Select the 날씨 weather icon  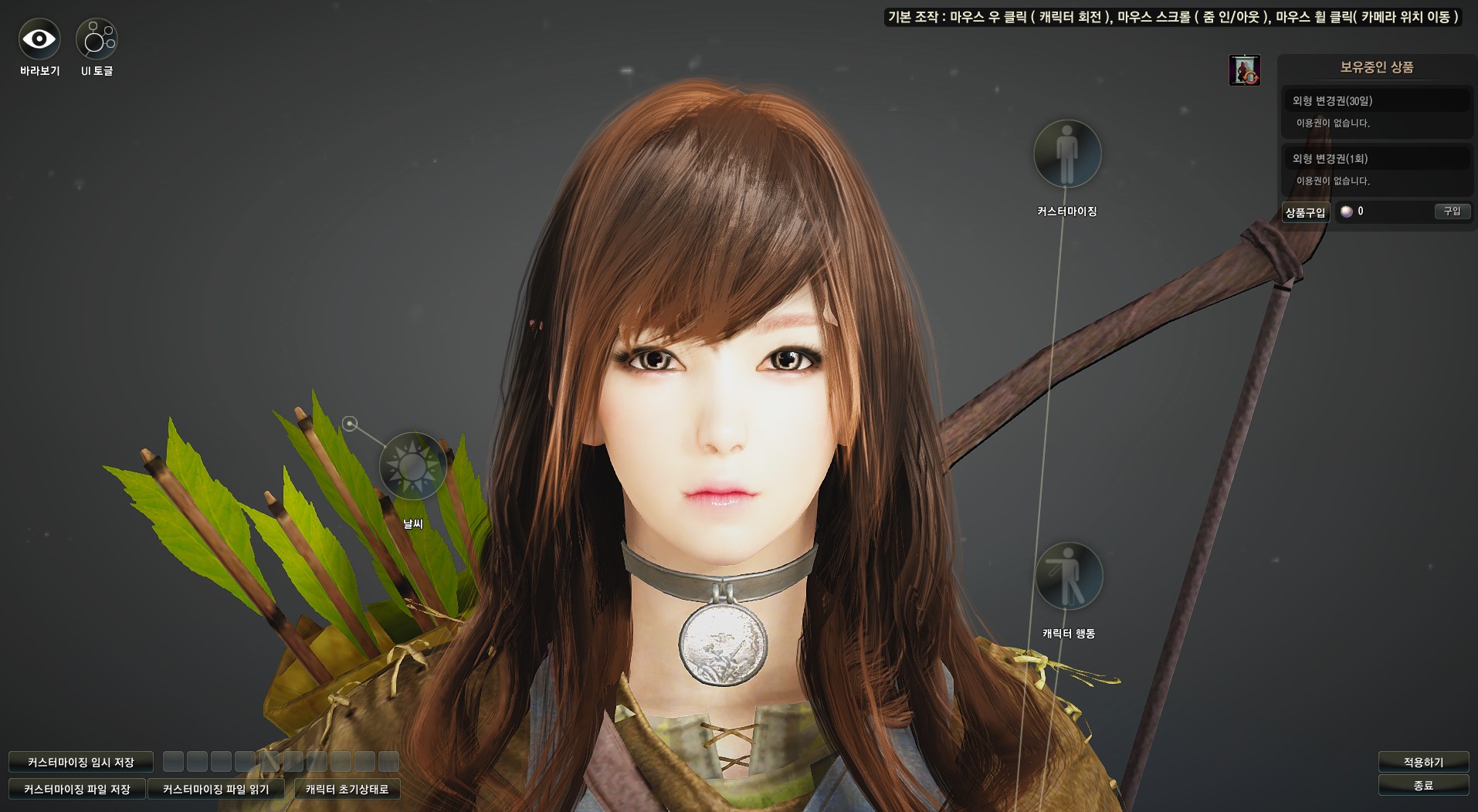pyautogui.click(x=412, y=466)
